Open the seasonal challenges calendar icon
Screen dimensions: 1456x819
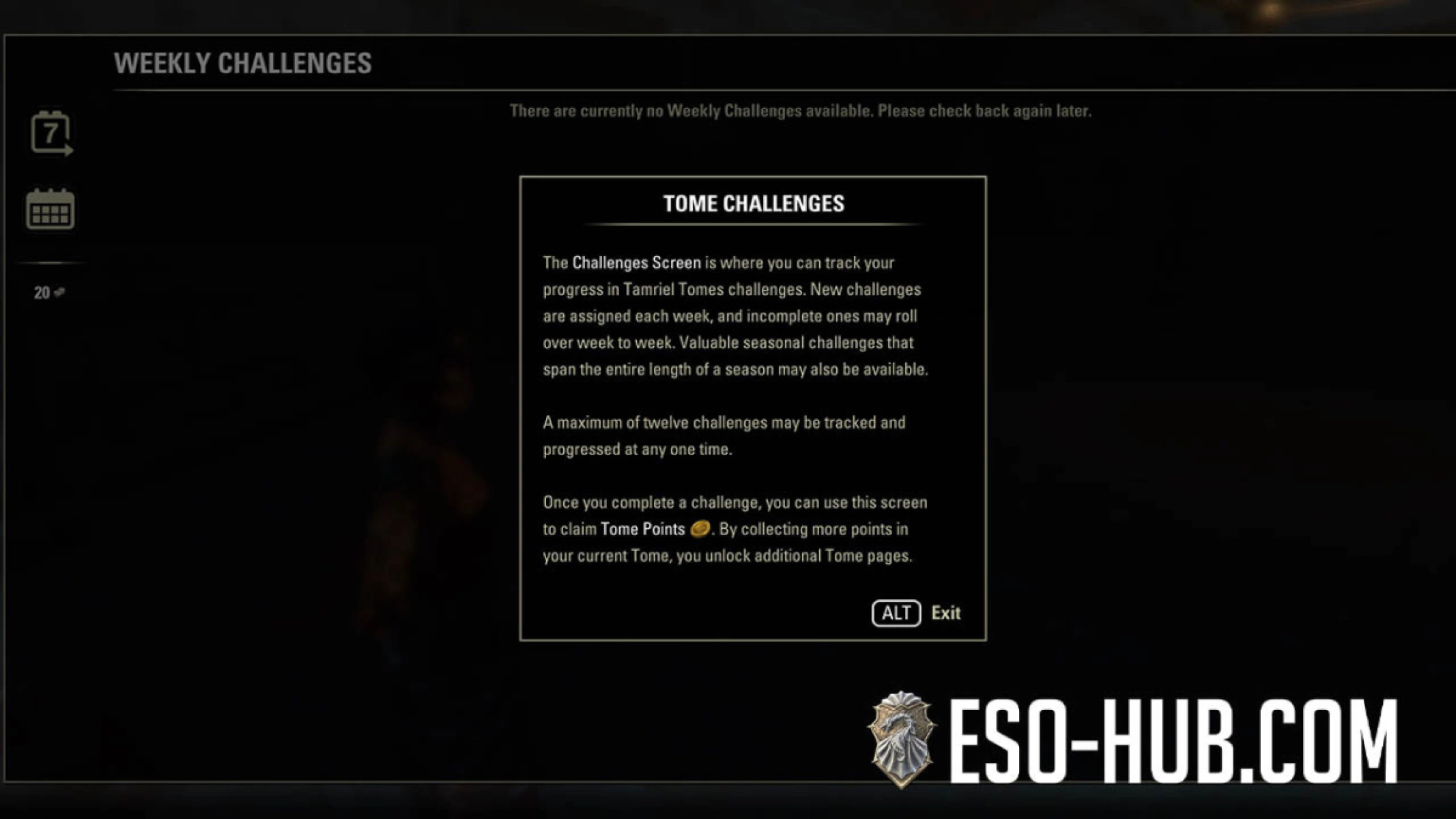point(50,210)
